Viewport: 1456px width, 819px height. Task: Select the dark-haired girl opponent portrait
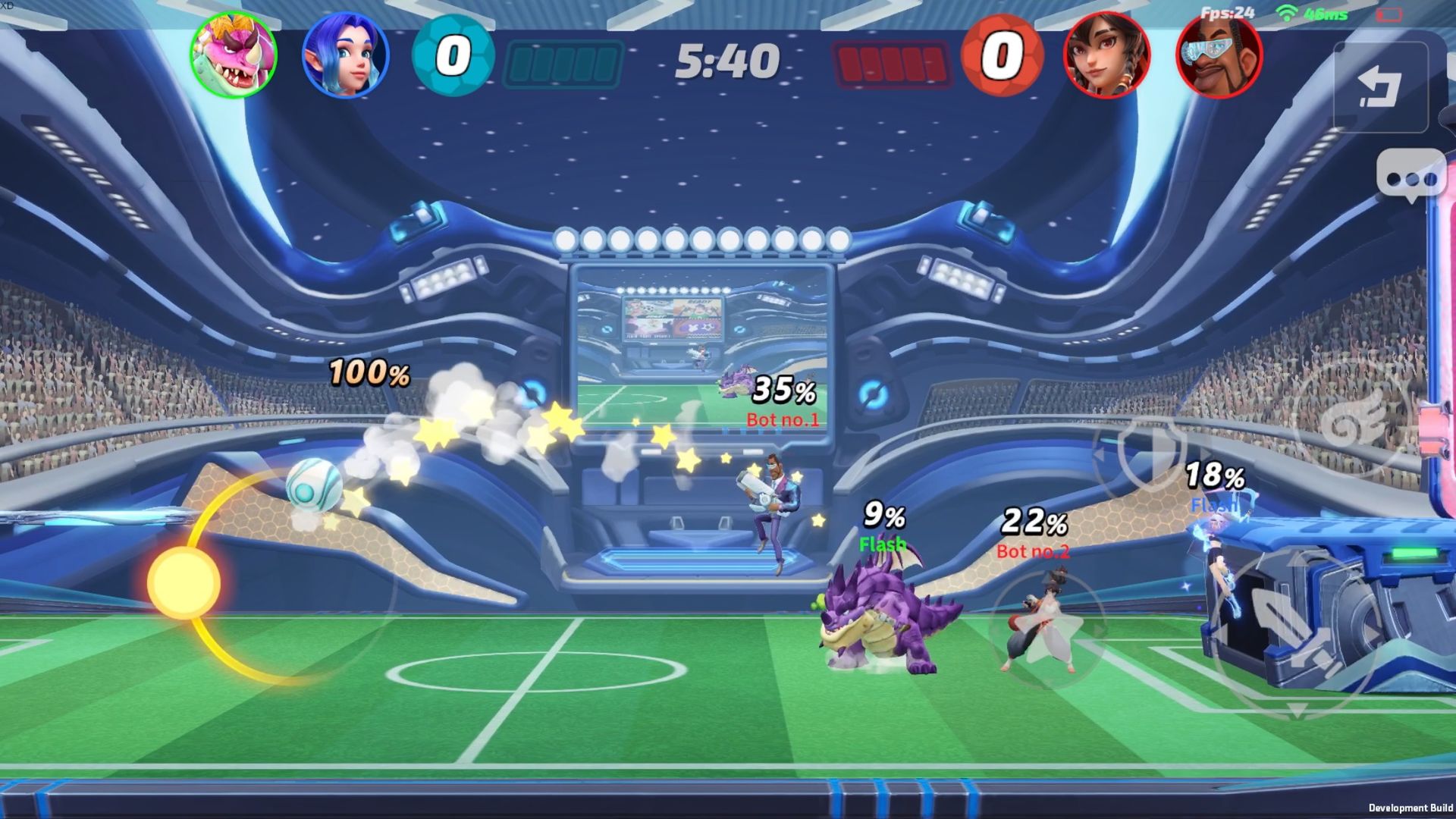point(1107,55)
